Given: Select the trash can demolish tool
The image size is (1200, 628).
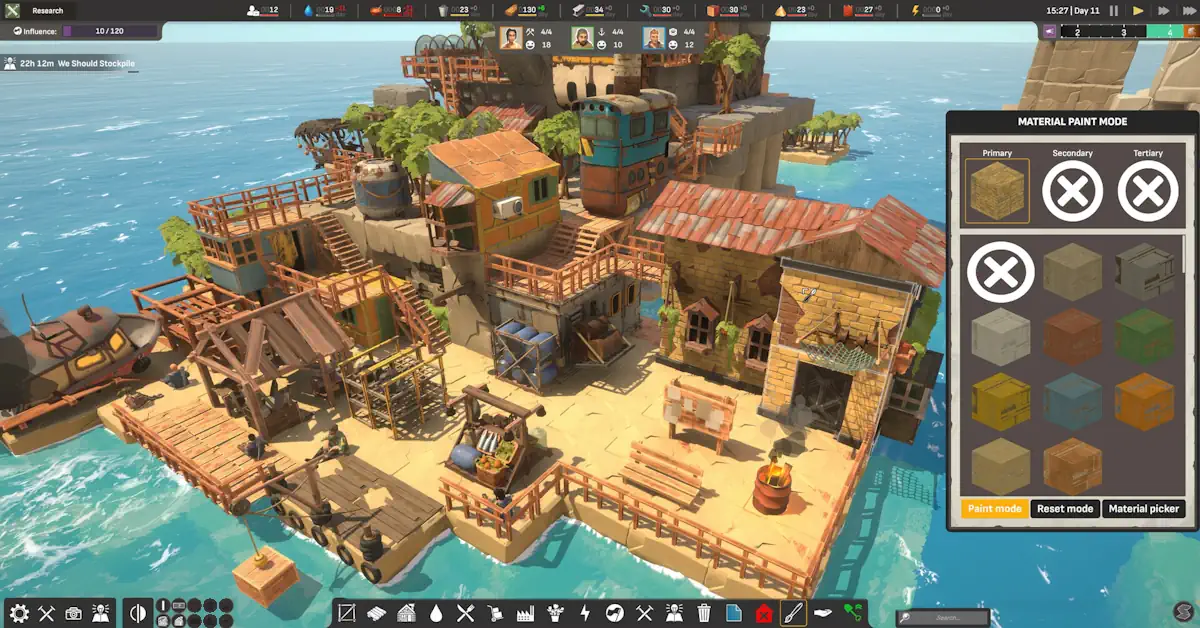Looking at the screenshot, I should tap(704, 613).
